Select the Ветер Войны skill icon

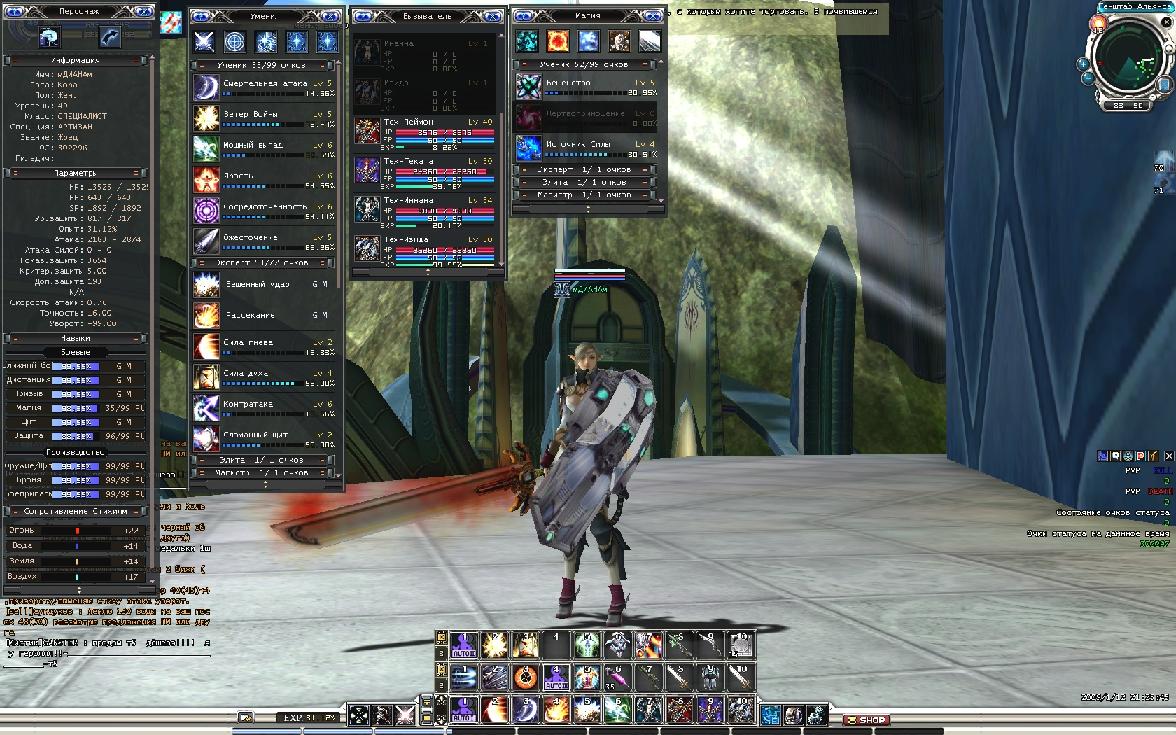206,118
